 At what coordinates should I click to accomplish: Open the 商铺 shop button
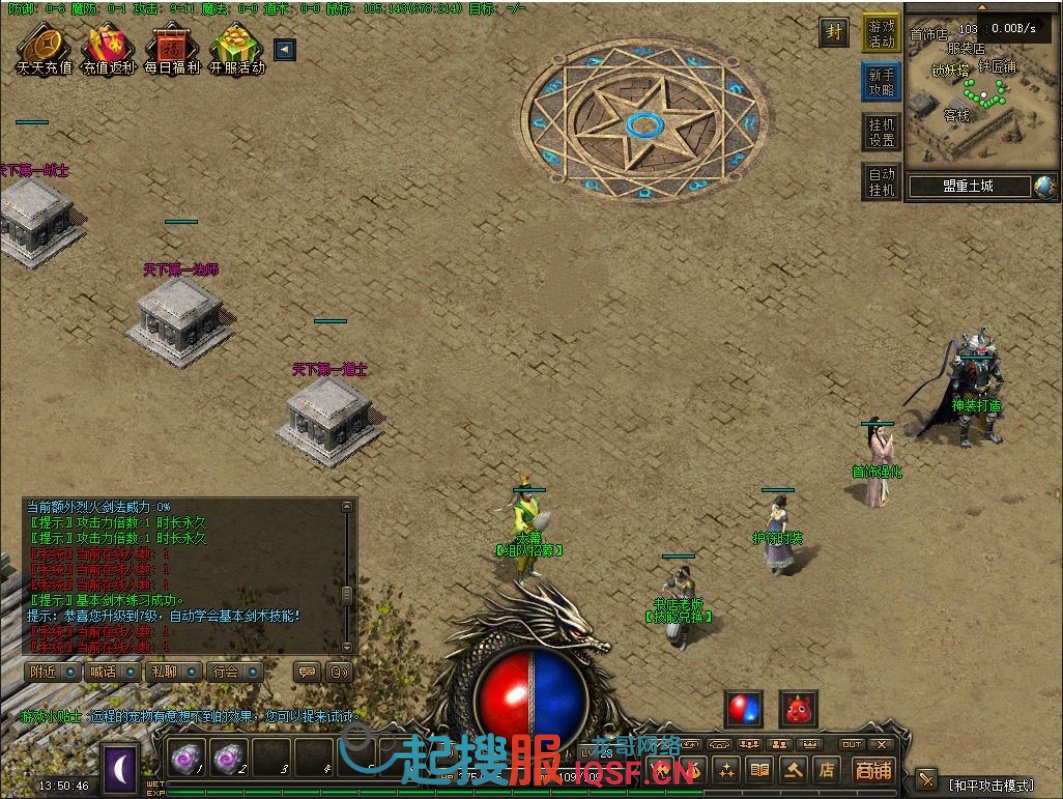[873, 769]
